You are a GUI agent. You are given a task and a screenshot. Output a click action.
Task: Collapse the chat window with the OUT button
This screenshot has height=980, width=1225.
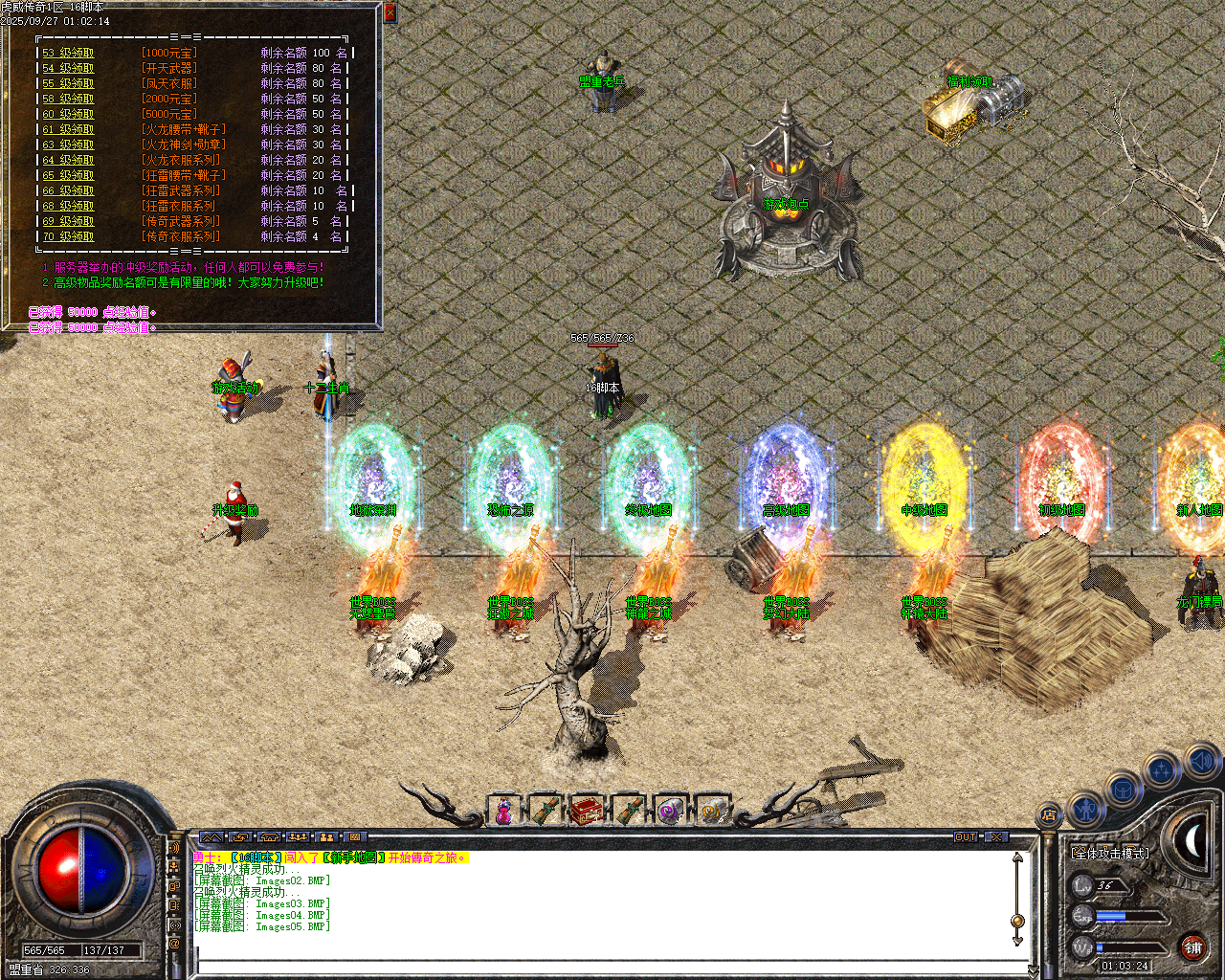coord(967,836)
